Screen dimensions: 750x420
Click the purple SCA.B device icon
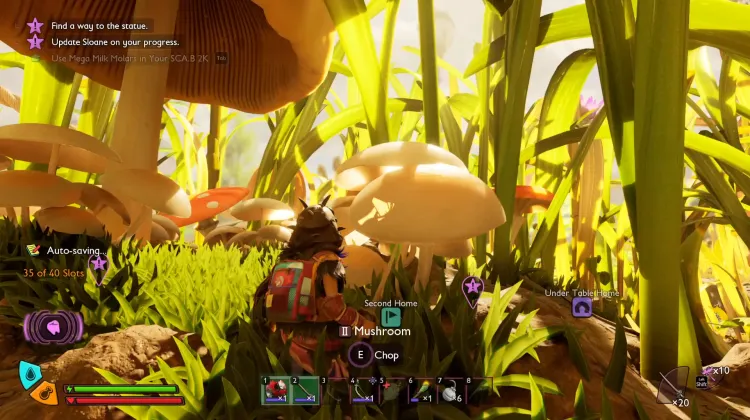click(x=52, y=326)
